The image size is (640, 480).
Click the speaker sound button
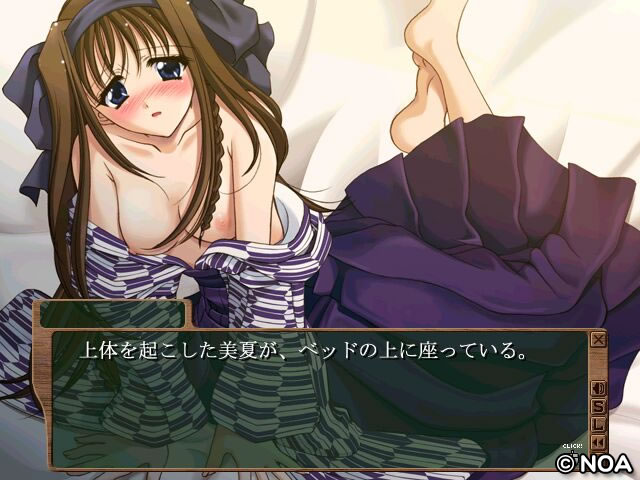pyautogui.click(x=599, y=389)
